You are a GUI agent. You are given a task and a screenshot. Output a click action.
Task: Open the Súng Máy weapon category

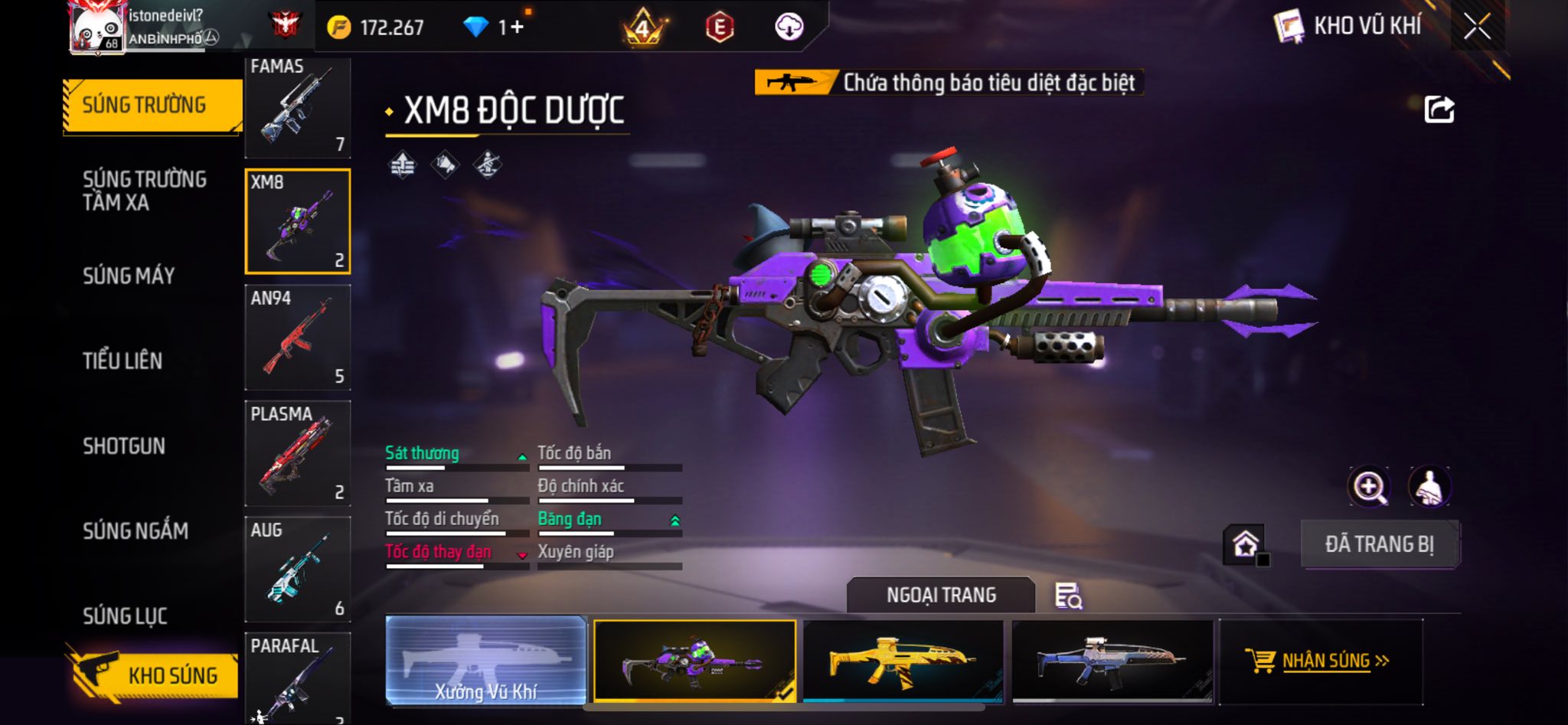pyautogui.click(x=129, y=276)
